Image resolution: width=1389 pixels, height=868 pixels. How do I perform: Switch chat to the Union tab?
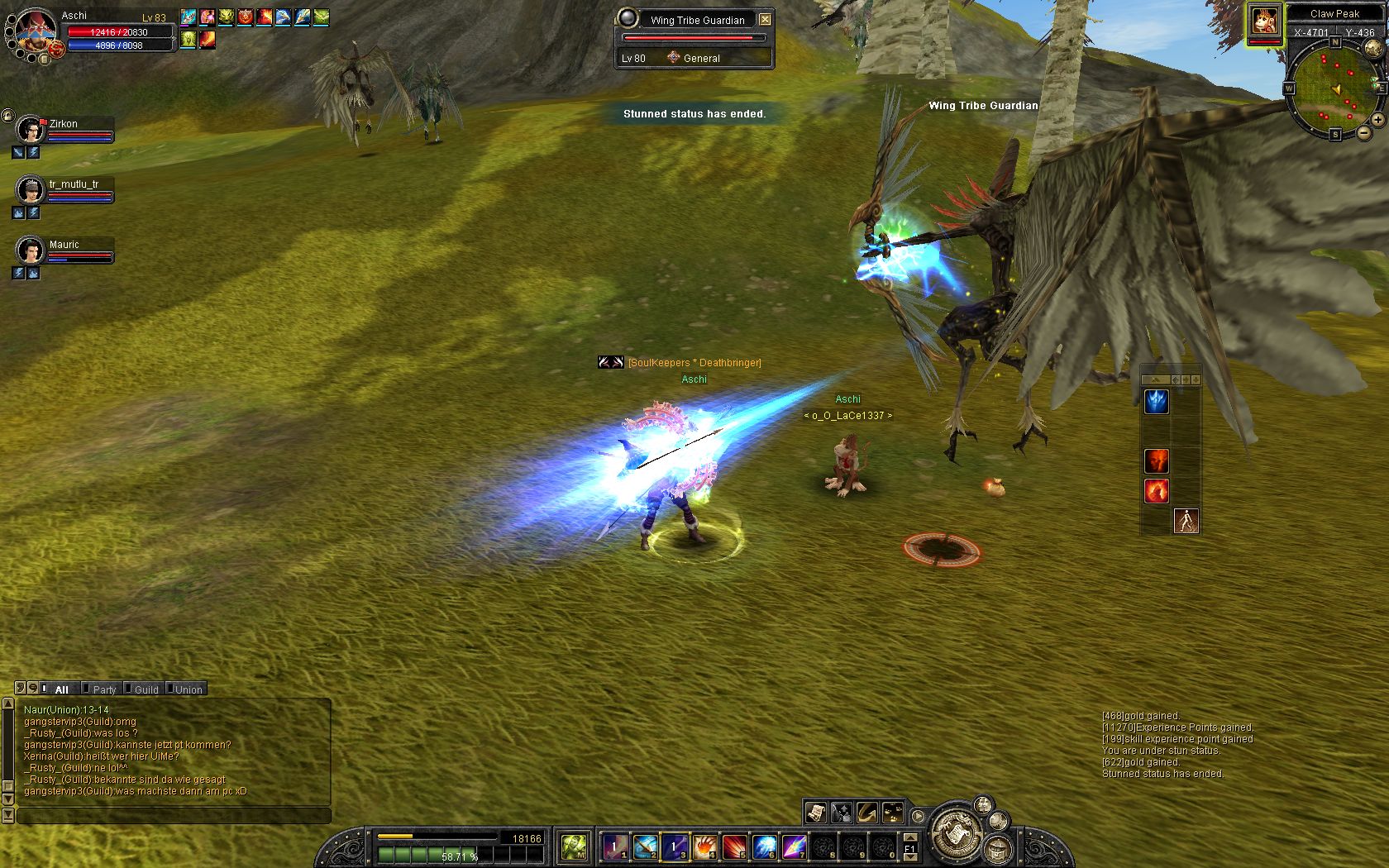tap(188, 689)
